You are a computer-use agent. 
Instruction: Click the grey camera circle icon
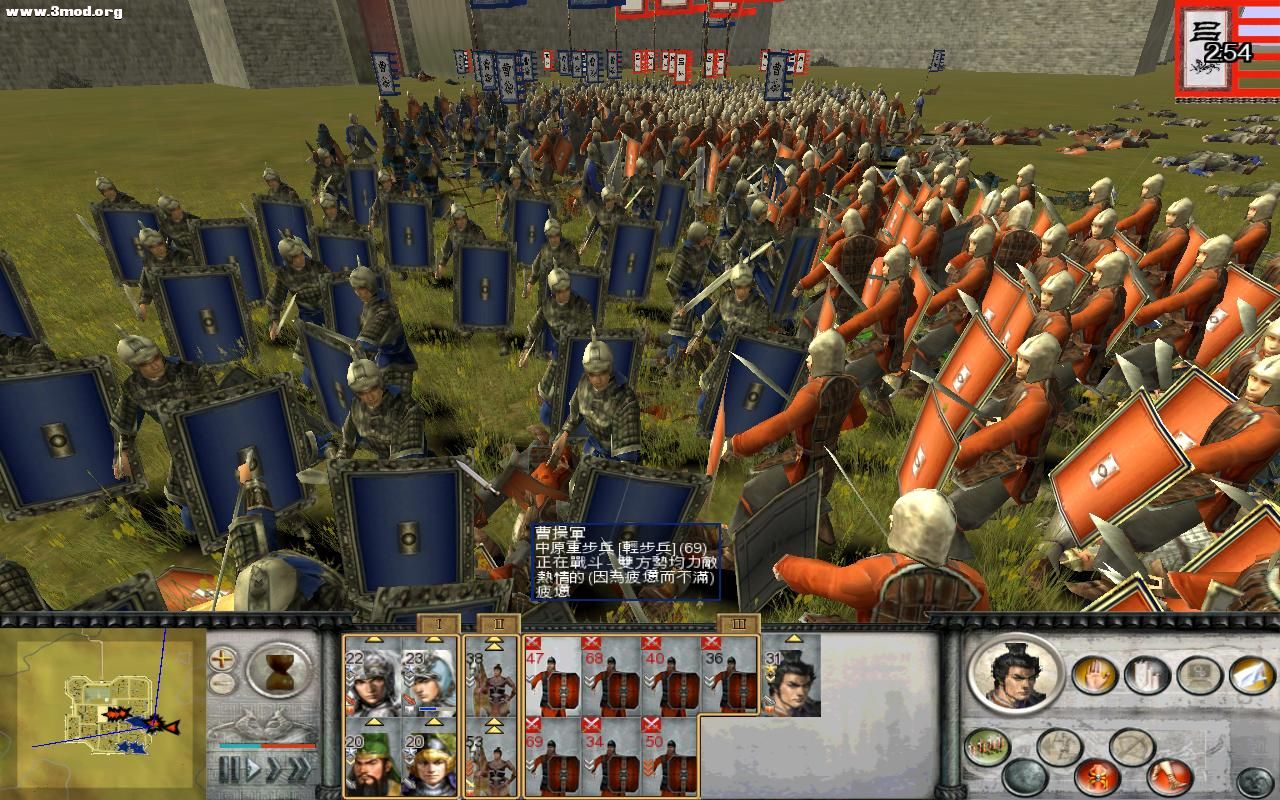click(1199, 676)
